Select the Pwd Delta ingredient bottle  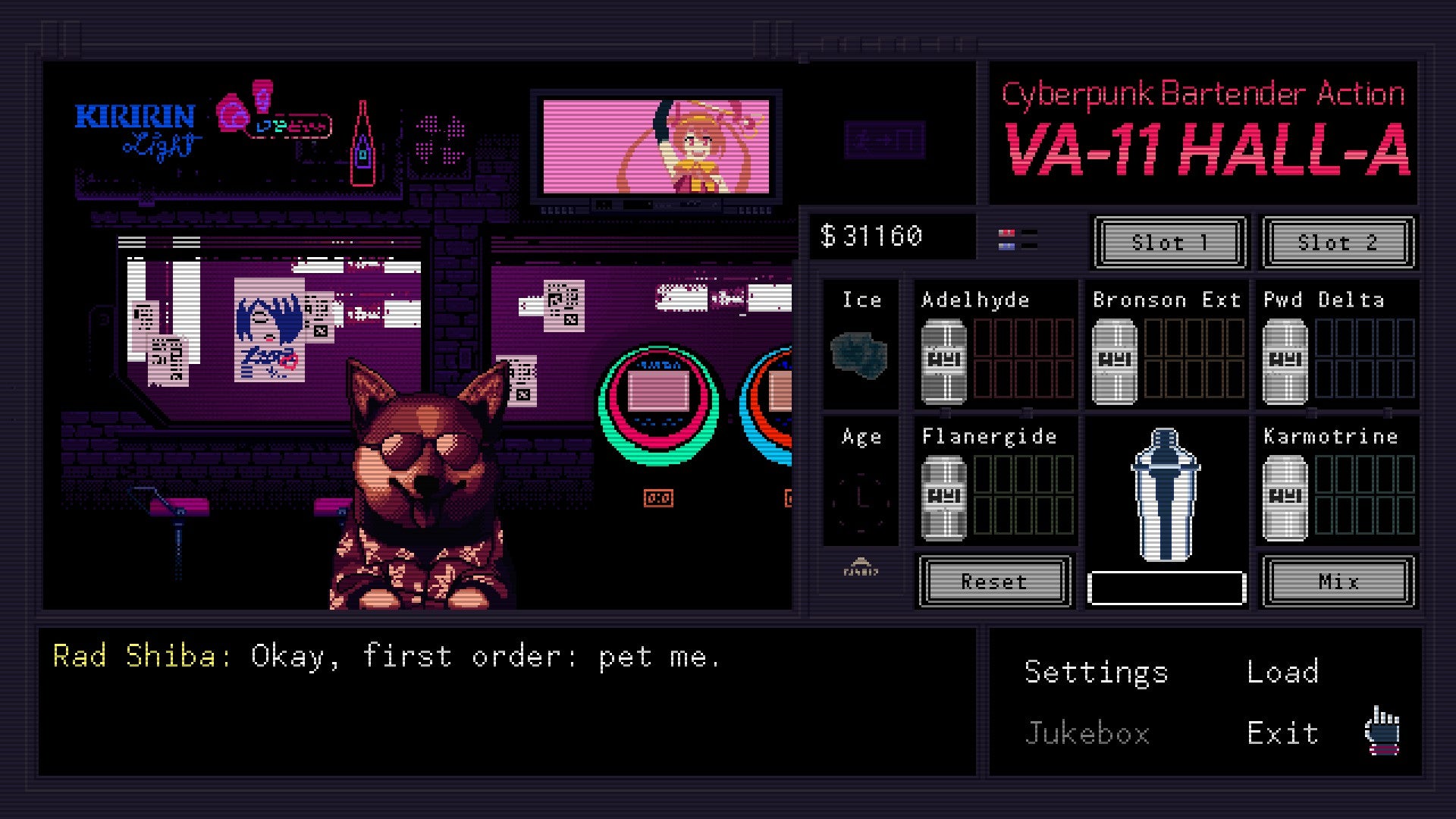(x=1283, y=360)
